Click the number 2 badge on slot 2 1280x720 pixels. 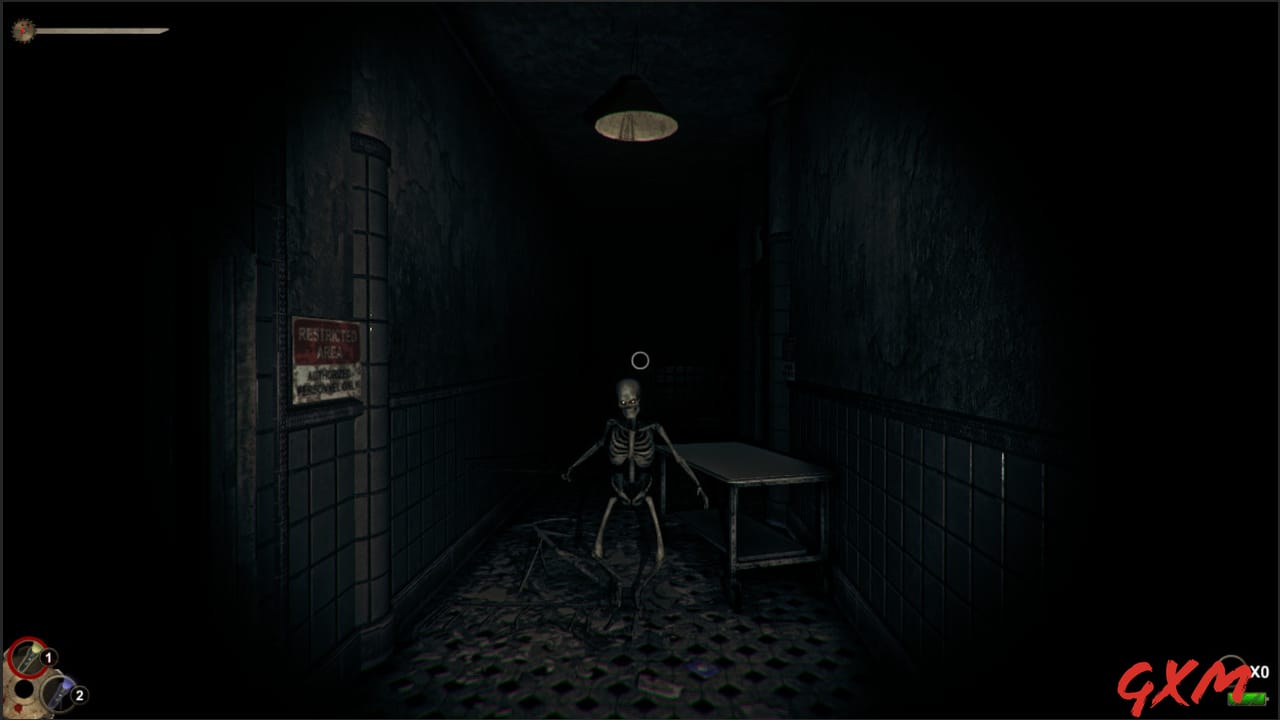[x=78, y=693]
